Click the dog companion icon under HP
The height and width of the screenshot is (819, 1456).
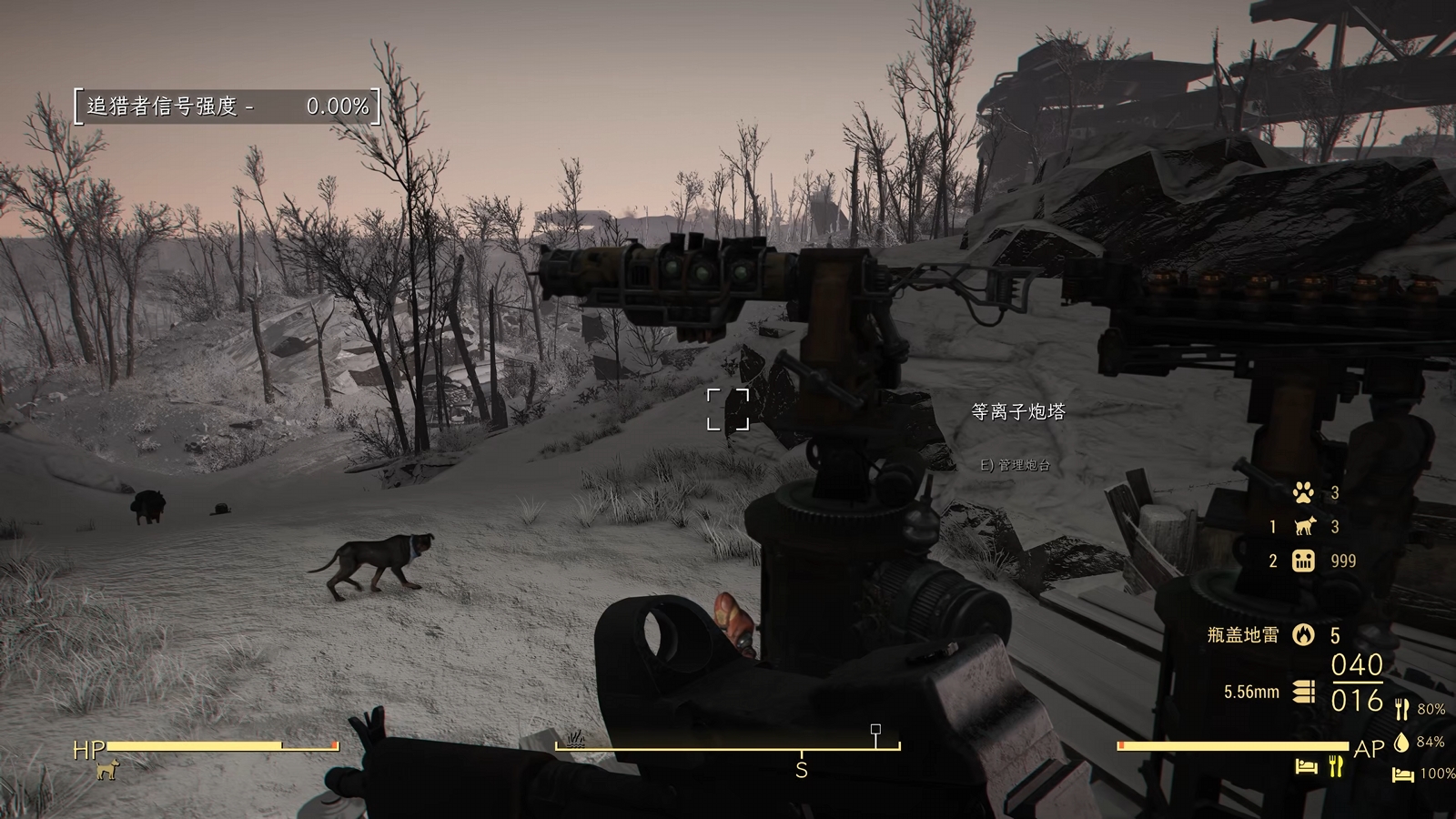click(107, 771)
